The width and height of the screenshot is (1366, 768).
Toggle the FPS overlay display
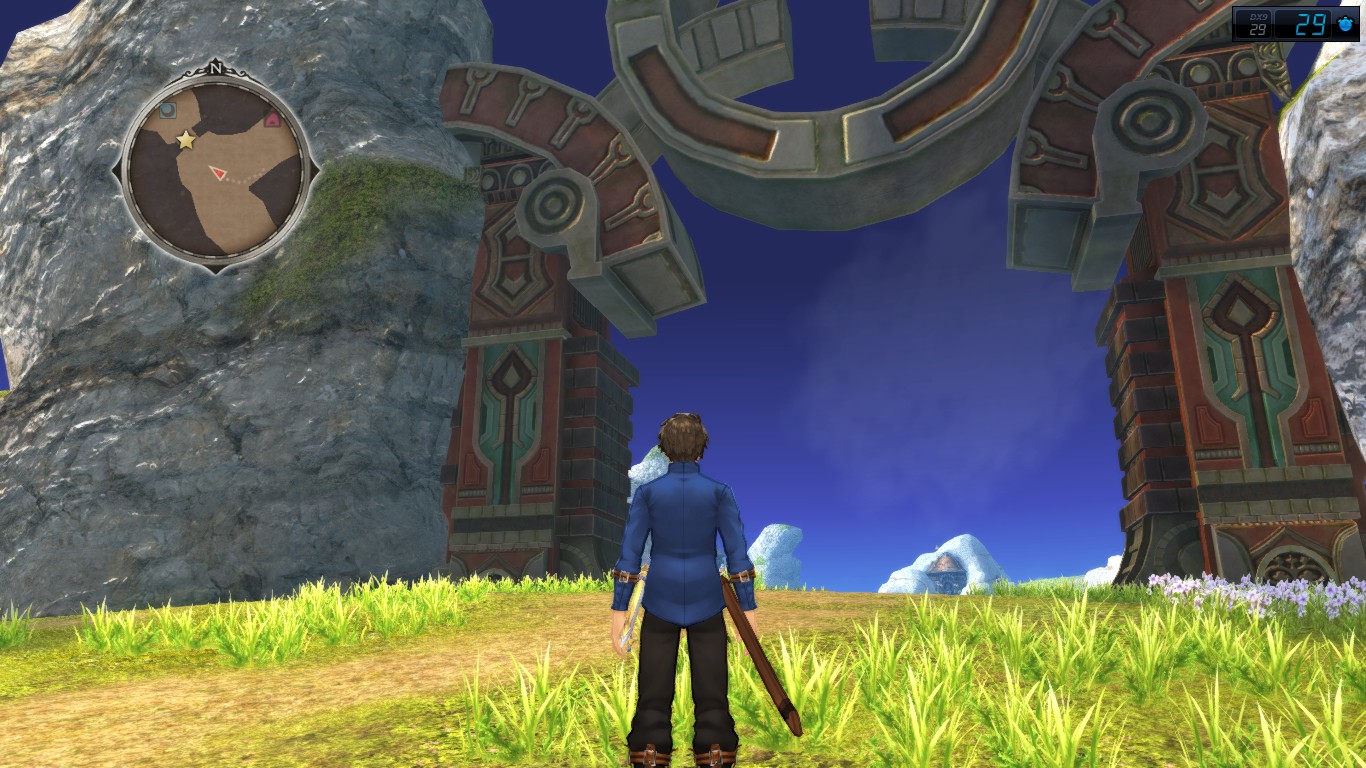point(1298,24)
